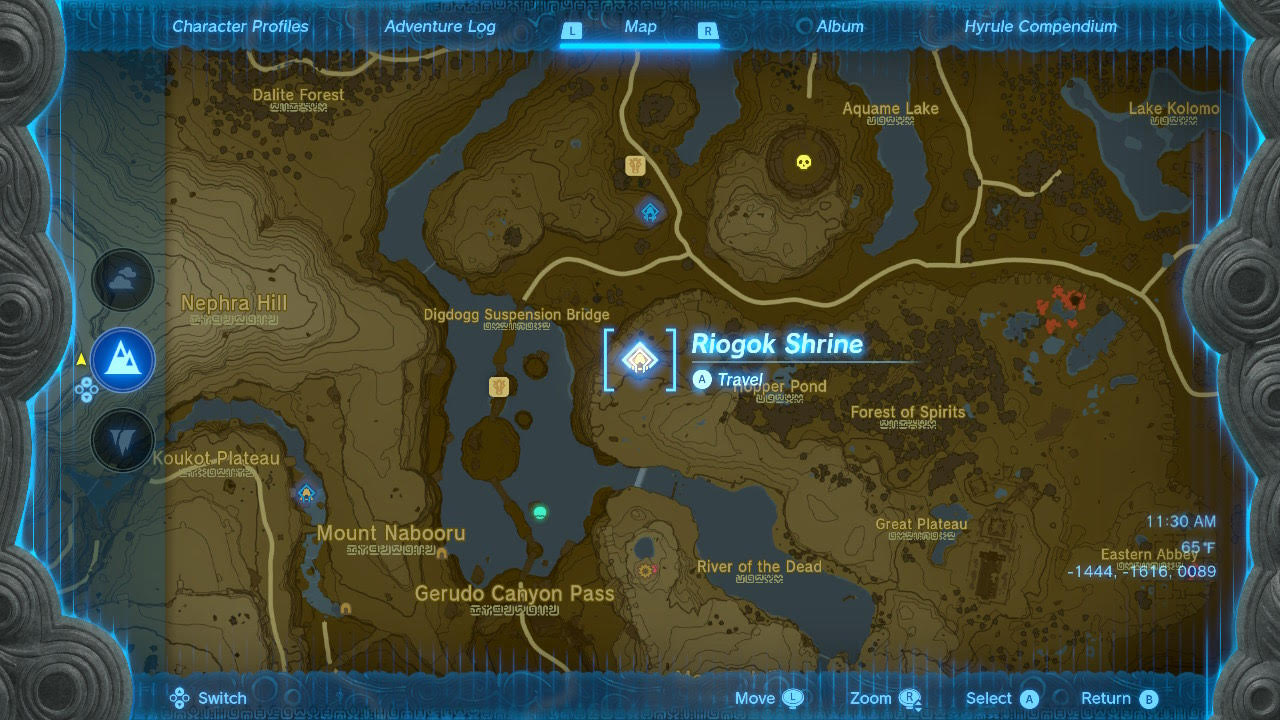Open the Hyrule Compendium

click(1040, 26)
